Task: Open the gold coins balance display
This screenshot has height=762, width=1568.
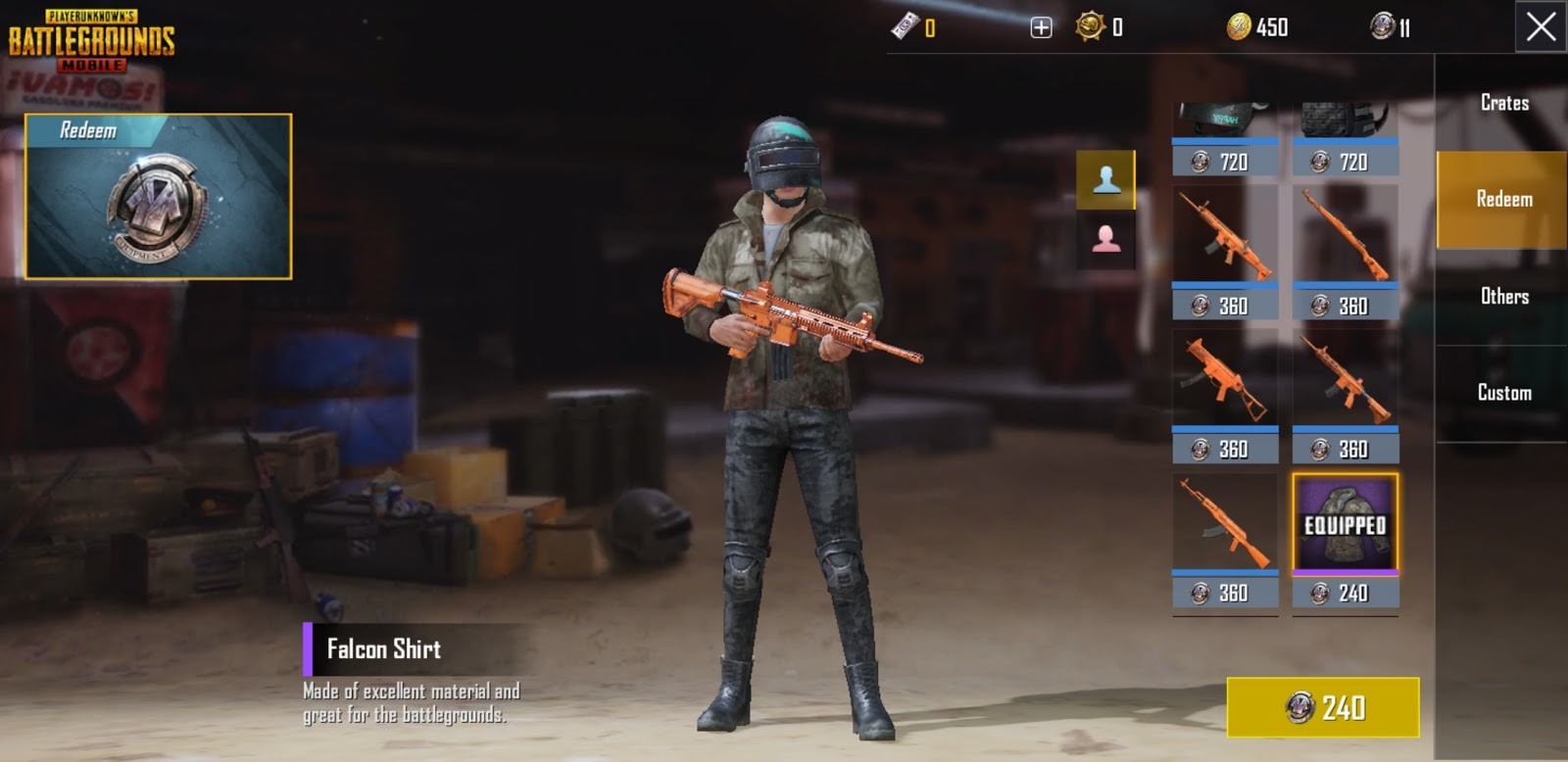Action: pos(1240,27)
